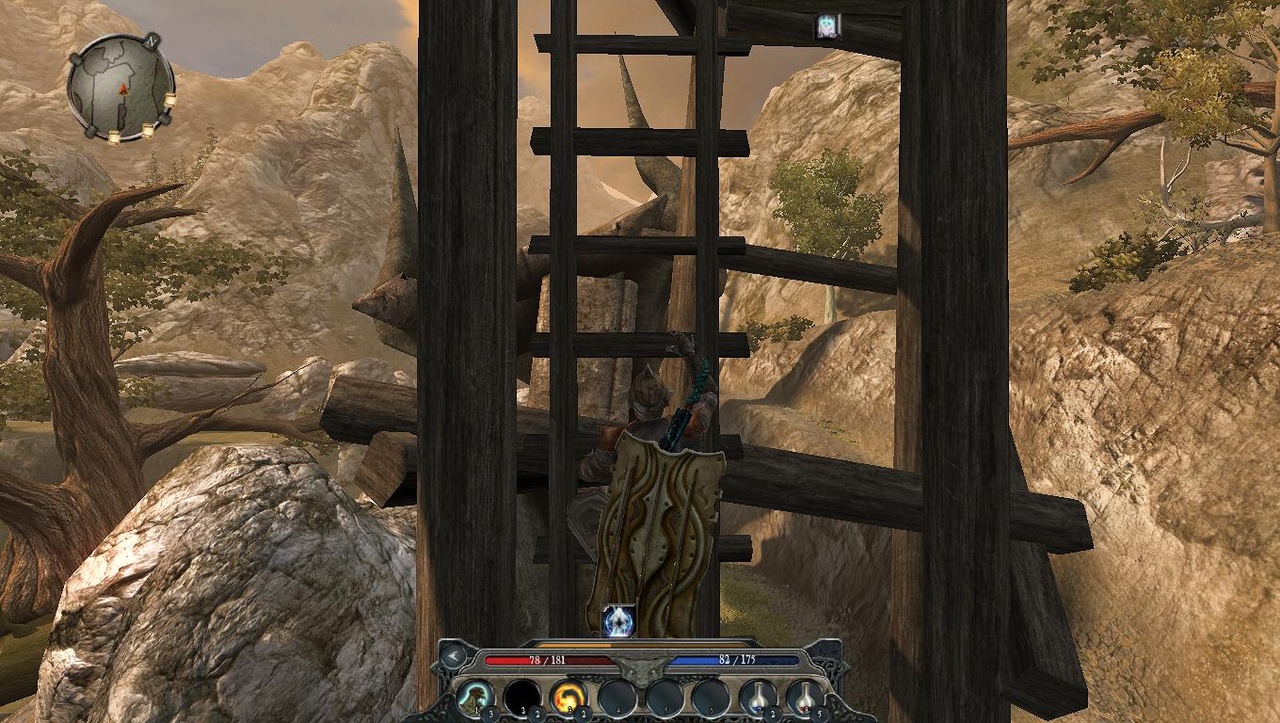Click the red player arrow inside the minimap
This screenshot has width=1280, height=723.
[124, 89]
